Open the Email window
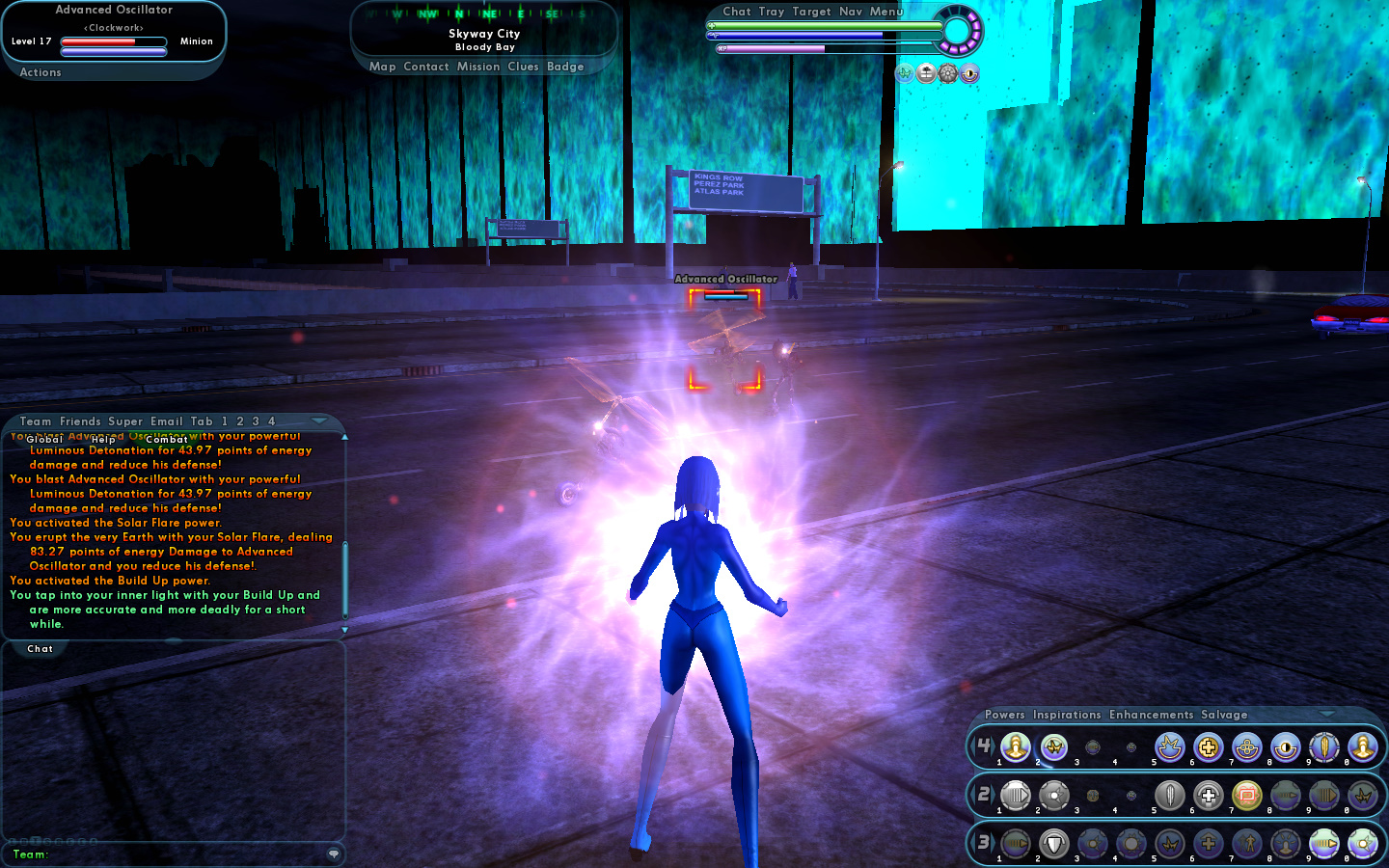Screen dimensions: 1389x868 (x=166, y=421)
